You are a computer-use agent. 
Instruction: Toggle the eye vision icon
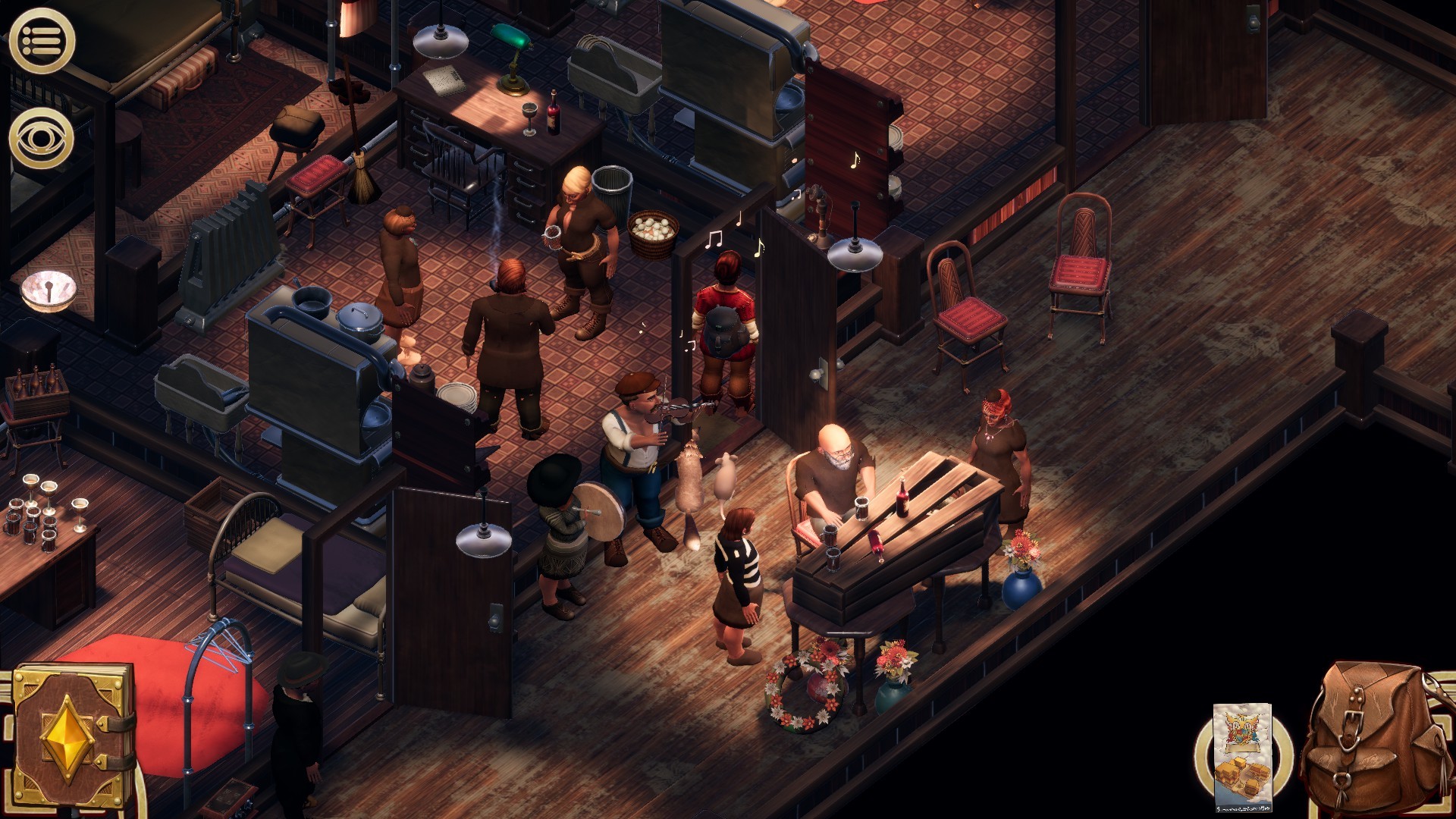point(42,138)
